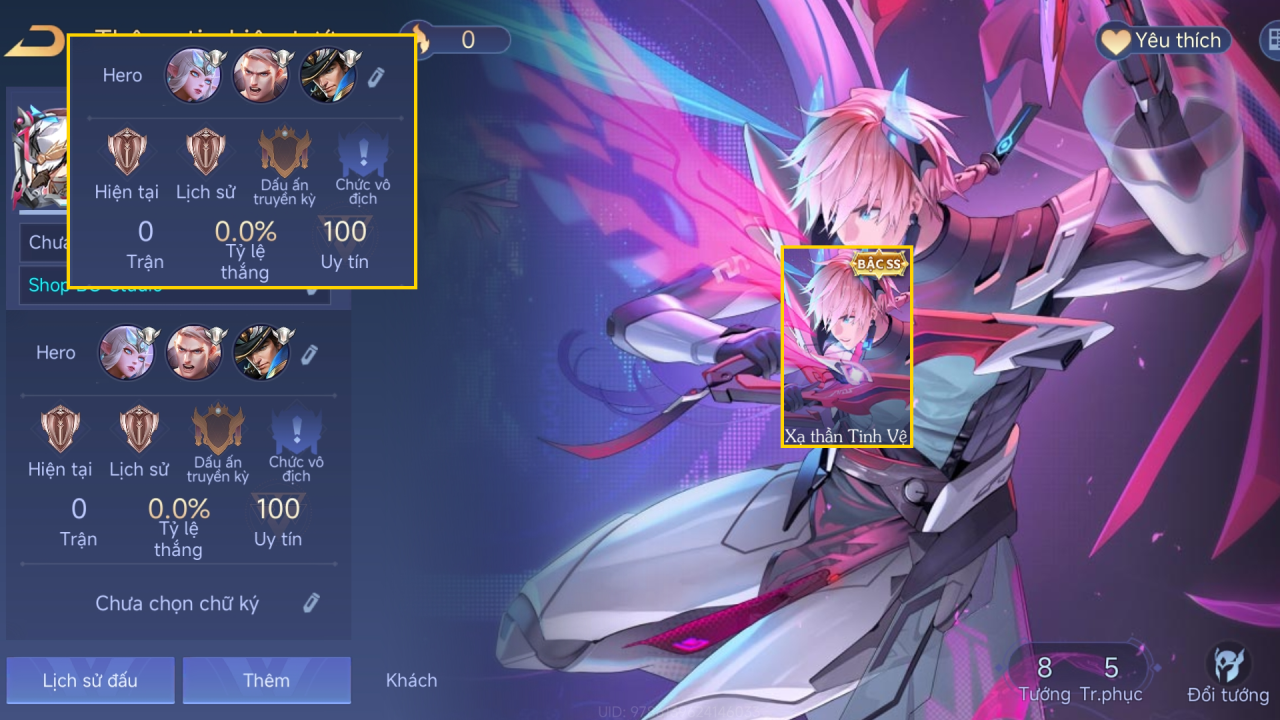This screenshot has width=1280, height=720.
Task: Select the Xạ thần Tinh Vệ skin card
Action: click(x=846, y=346)
